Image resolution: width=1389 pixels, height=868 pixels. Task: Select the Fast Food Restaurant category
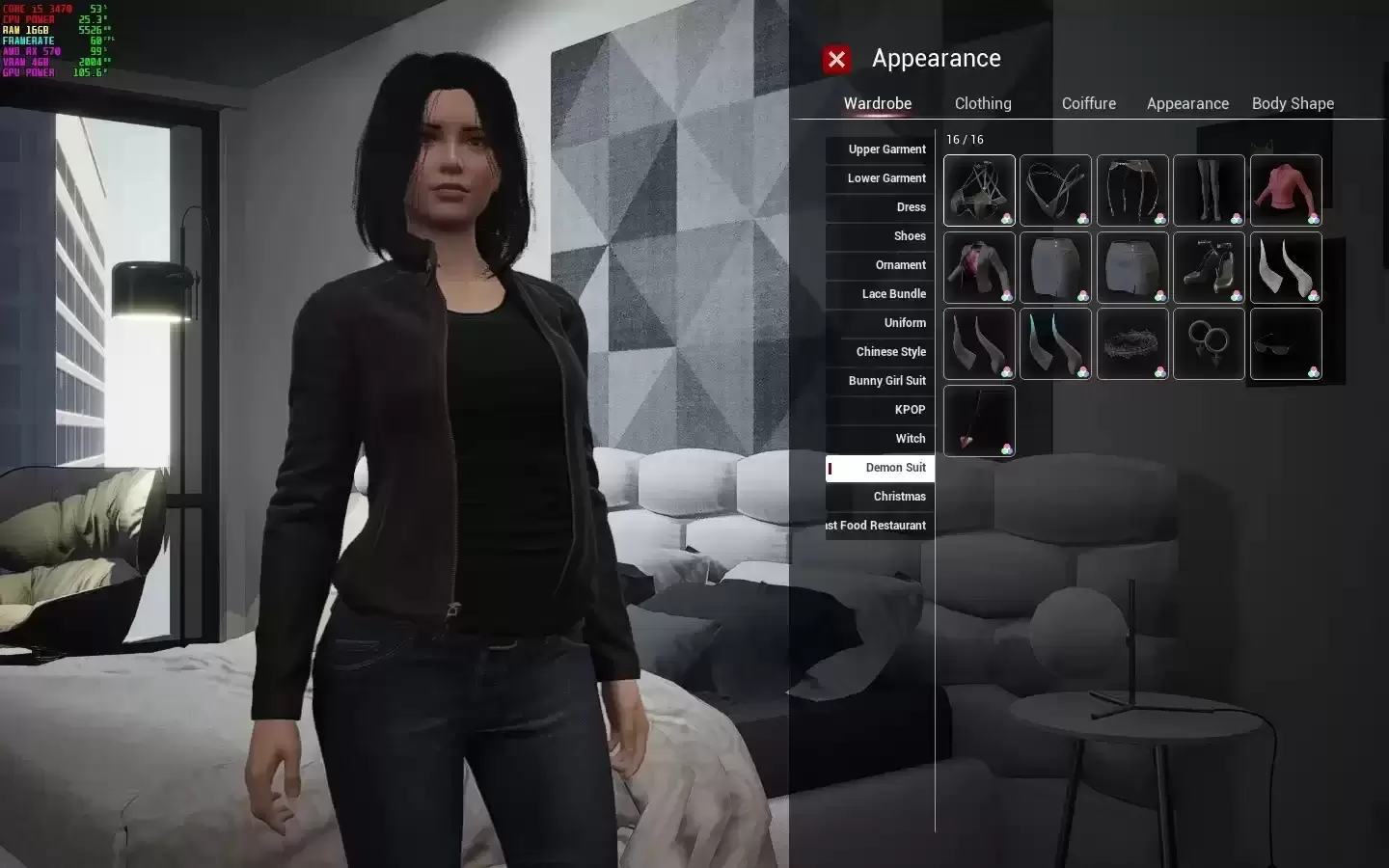point(881,526)
